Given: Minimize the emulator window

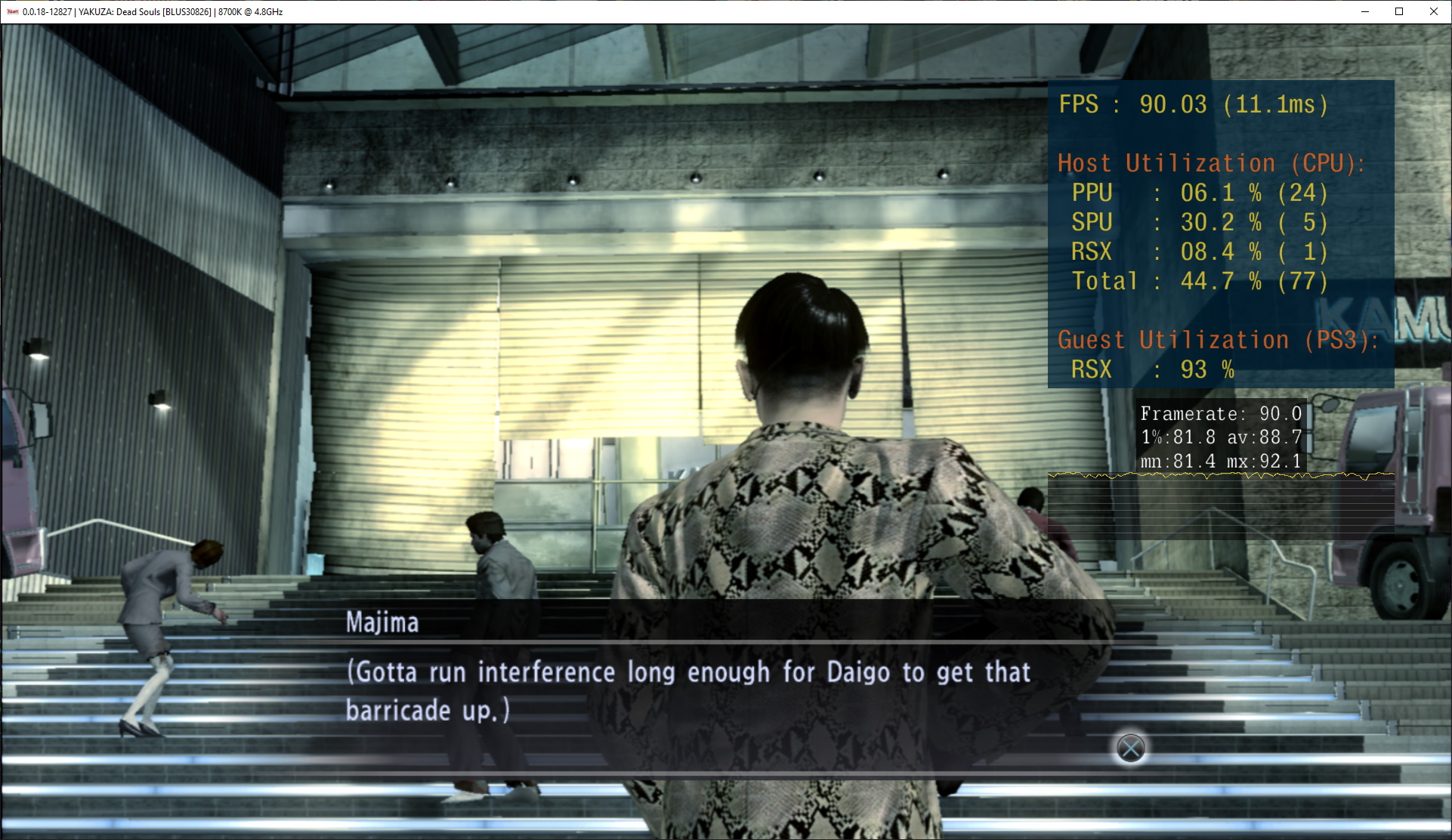Looking at the screenshot, I should [x=1365, y=11].
